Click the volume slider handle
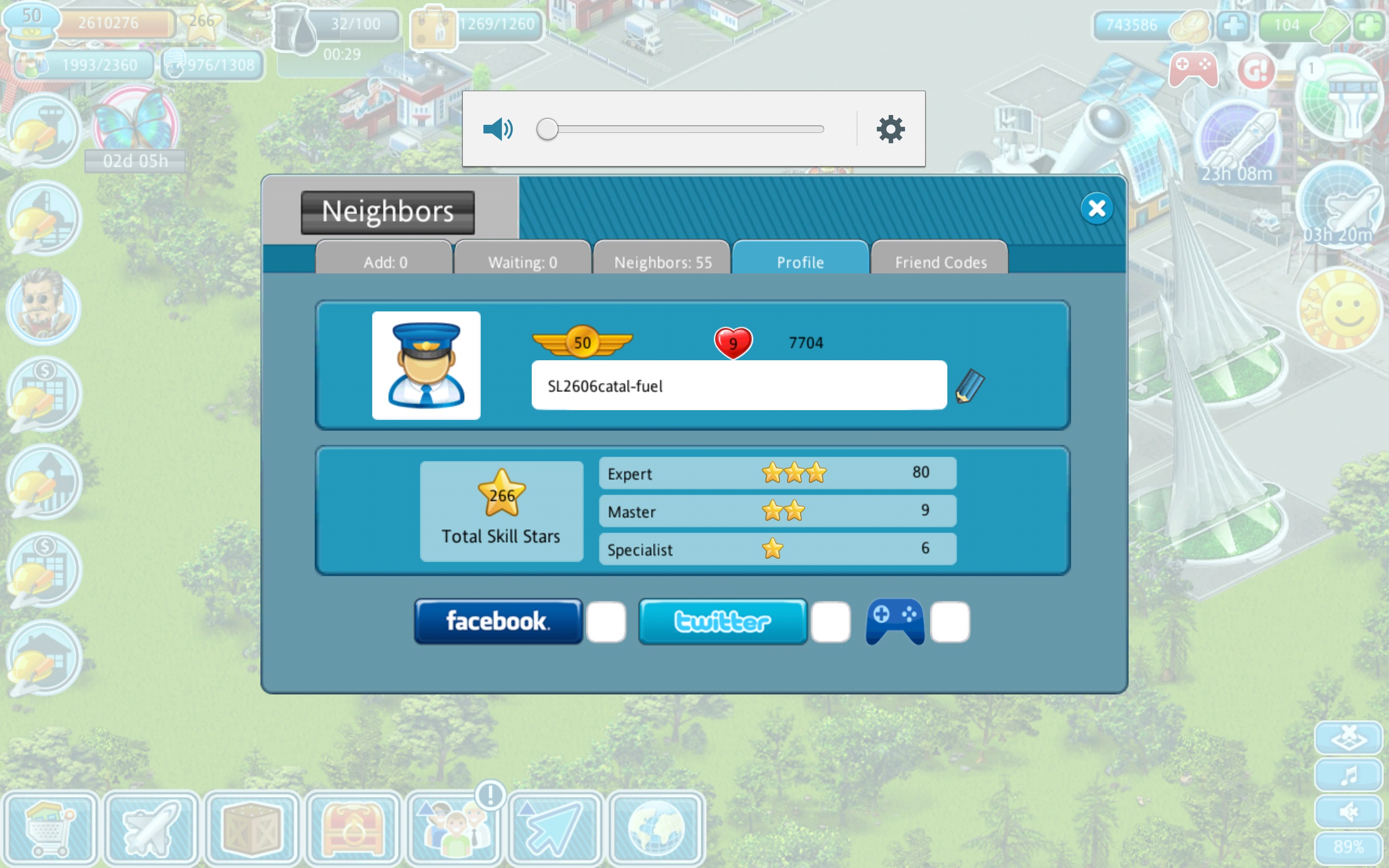This screenshot has height=868, width=1389. click(547, 129)
